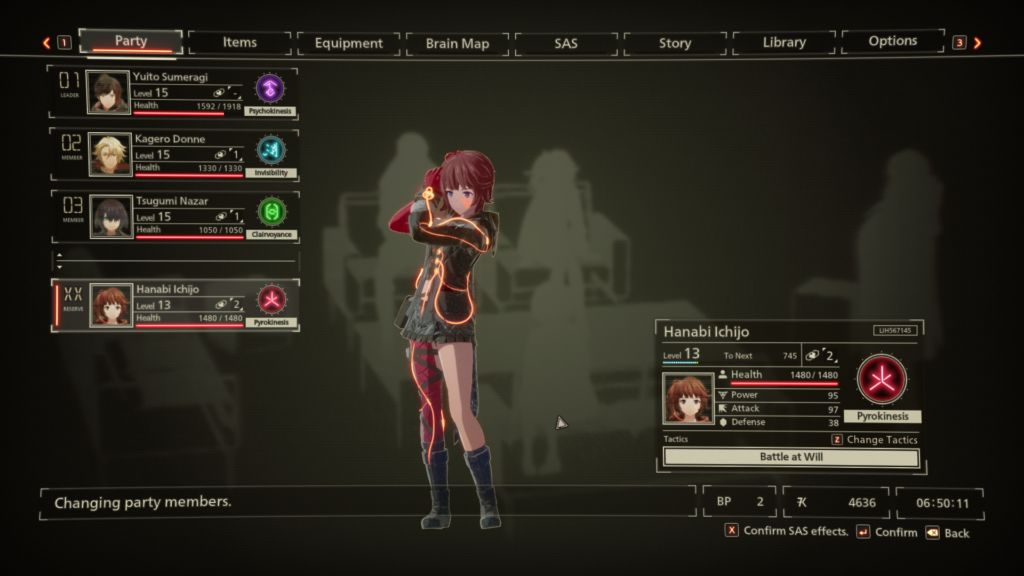This screenshot has height=576, width=1024.
Task: Open the Brain Map tab
Action: 457,43
